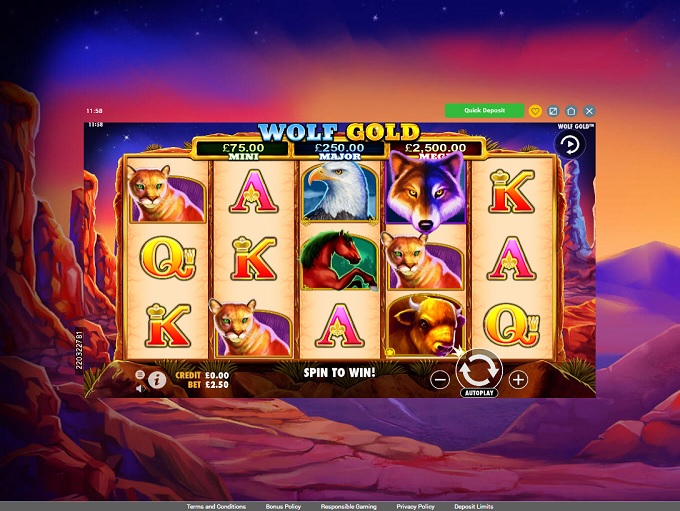The image size is (680, 511).
Task: Toggle the sound speaker icon
Action: click(x=140, y=386)
